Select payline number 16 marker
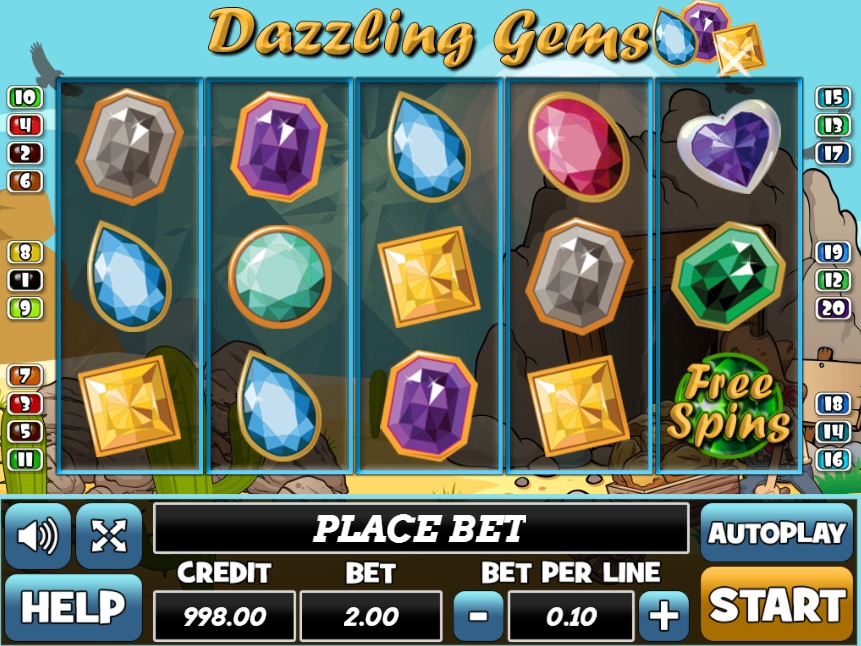 point(832,460)
